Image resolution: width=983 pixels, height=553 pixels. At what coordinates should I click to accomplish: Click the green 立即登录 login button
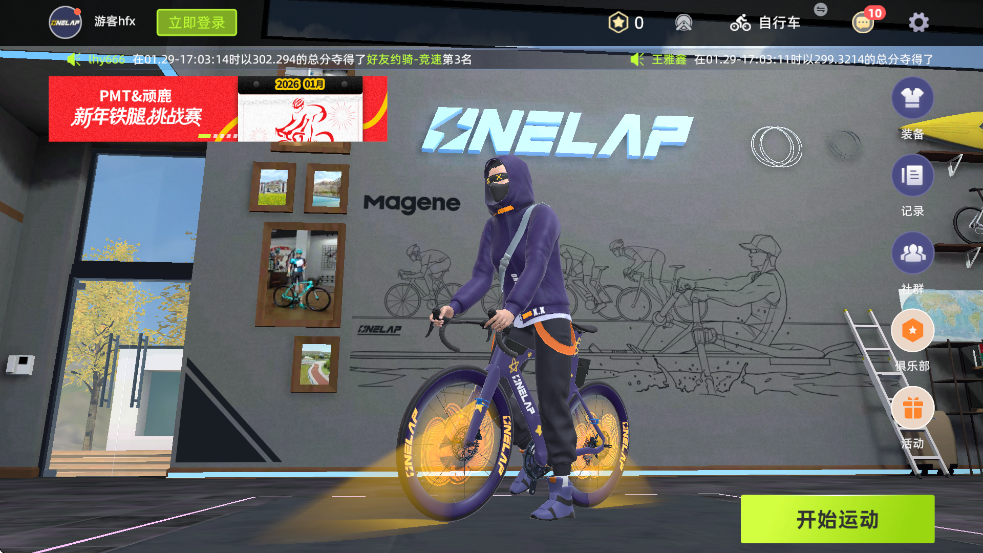(196, 22)
